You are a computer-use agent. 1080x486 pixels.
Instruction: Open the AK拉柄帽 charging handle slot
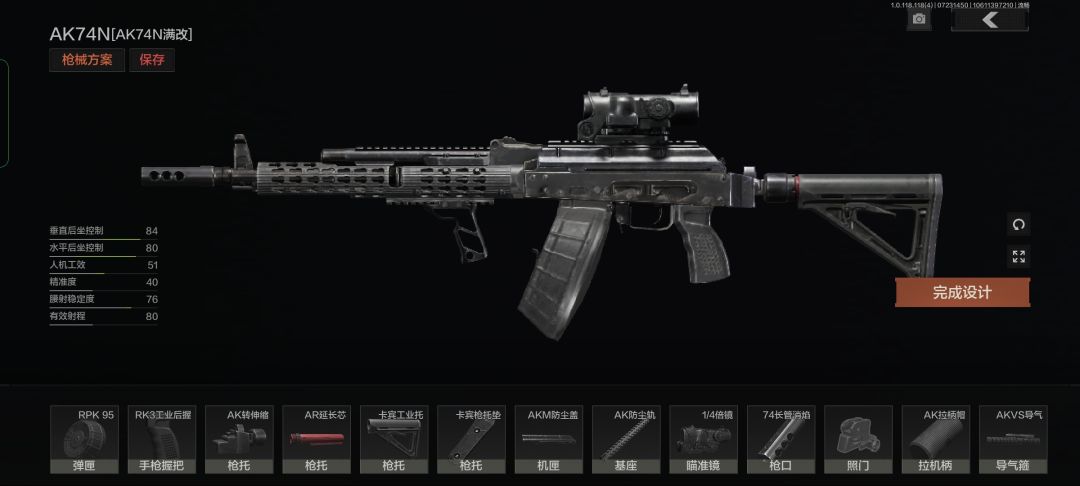[x=936, y=440]
